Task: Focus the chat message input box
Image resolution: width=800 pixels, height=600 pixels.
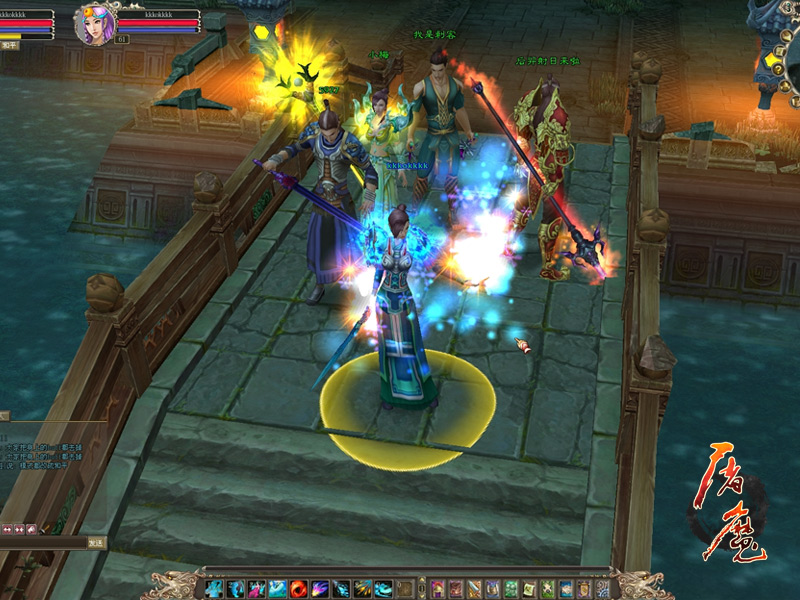Action: tap(42, 543)
